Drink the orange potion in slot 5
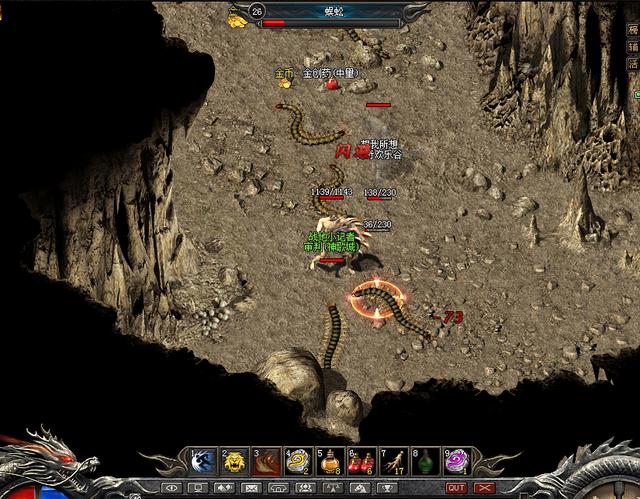The width and height of the screenshot is (640, 499). [x=330, y=461]
